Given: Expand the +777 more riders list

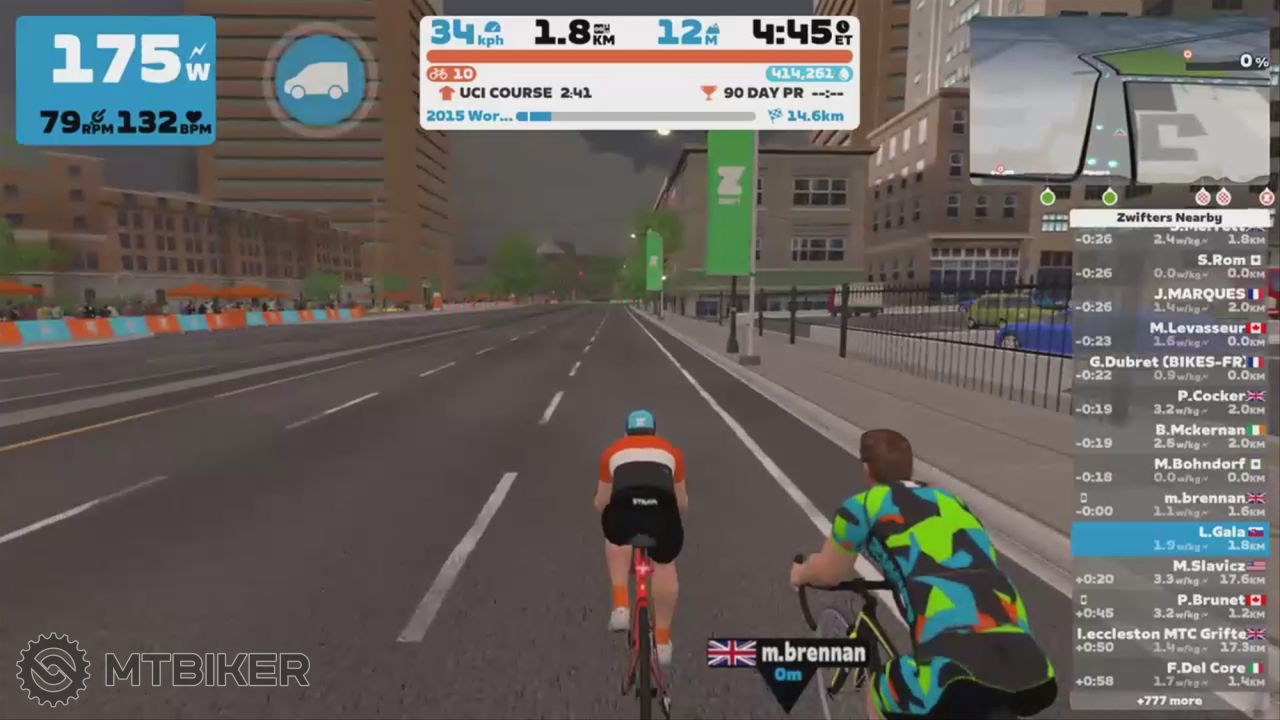Looking at the screenshot, I should tap(1170, 701).
